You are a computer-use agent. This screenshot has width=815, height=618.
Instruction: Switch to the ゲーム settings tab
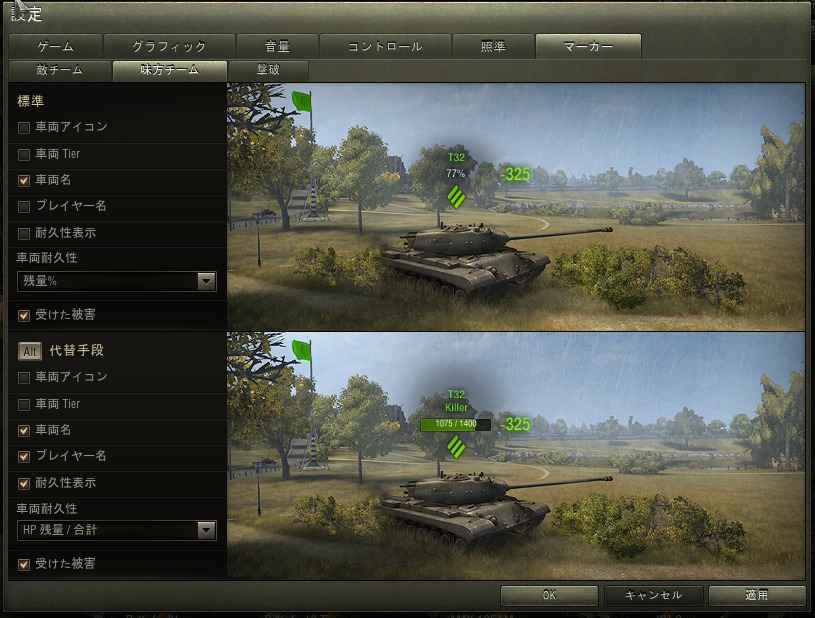(55, 47)
